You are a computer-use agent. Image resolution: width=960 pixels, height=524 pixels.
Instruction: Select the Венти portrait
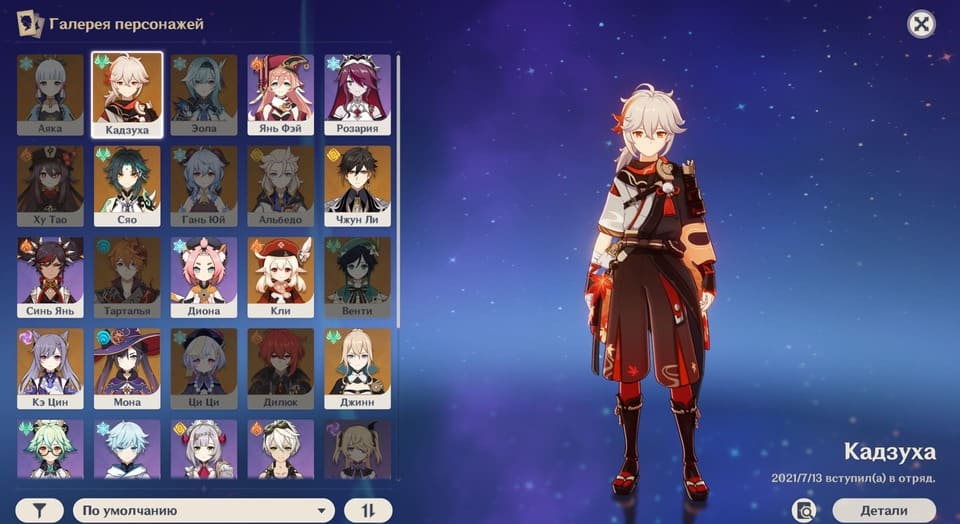[357, 277]
